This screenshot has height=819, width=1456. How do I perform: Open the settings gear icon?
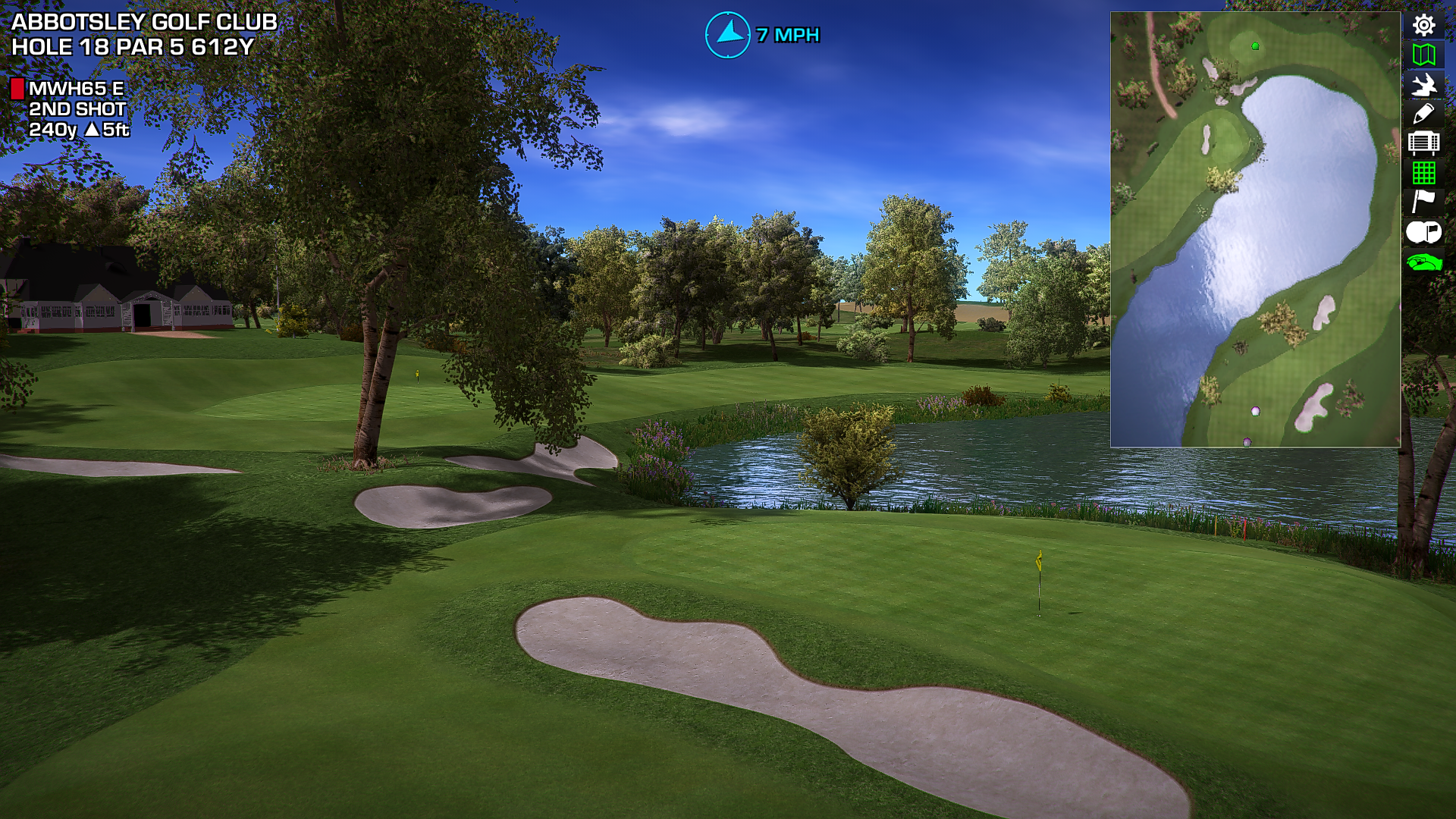click(1423, 25)
